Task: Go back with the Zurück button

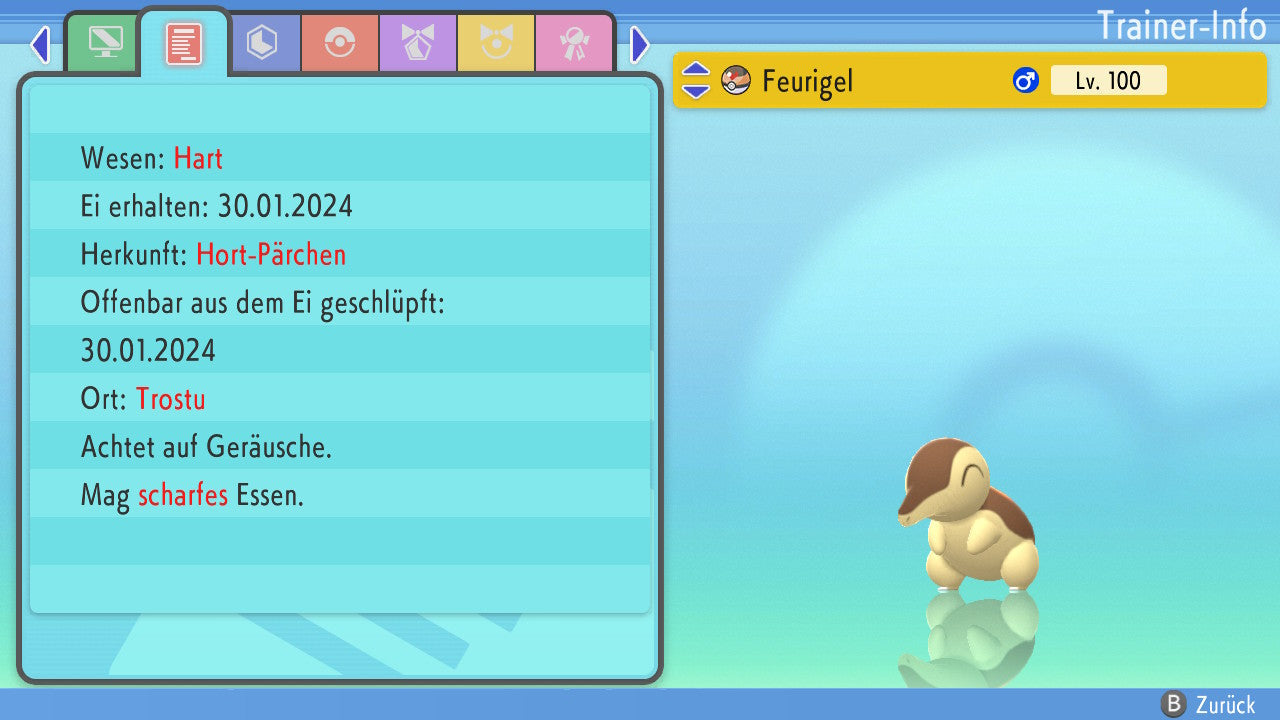Action: tap(1209, 705)
